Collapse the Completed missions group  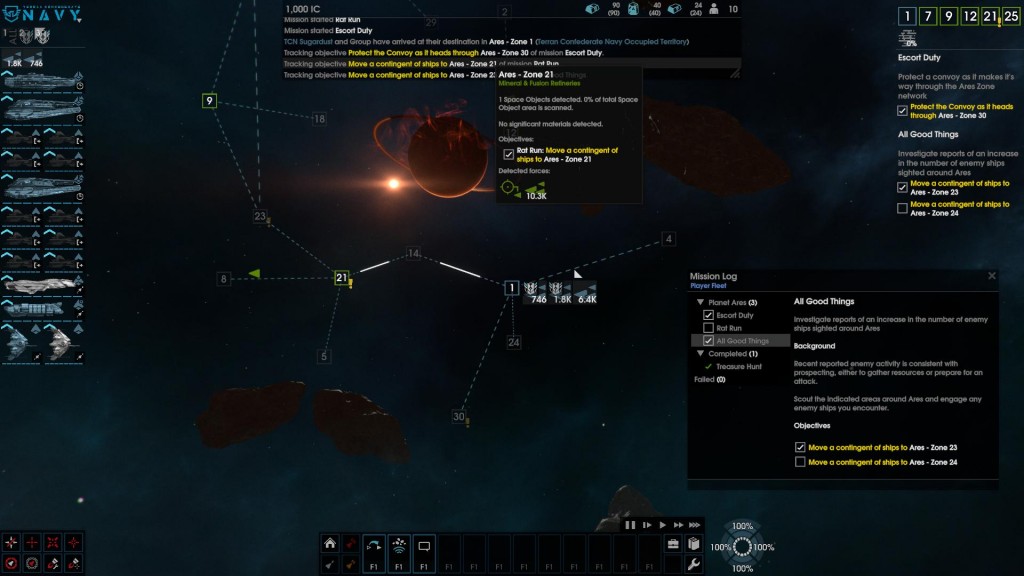point(699,354)
